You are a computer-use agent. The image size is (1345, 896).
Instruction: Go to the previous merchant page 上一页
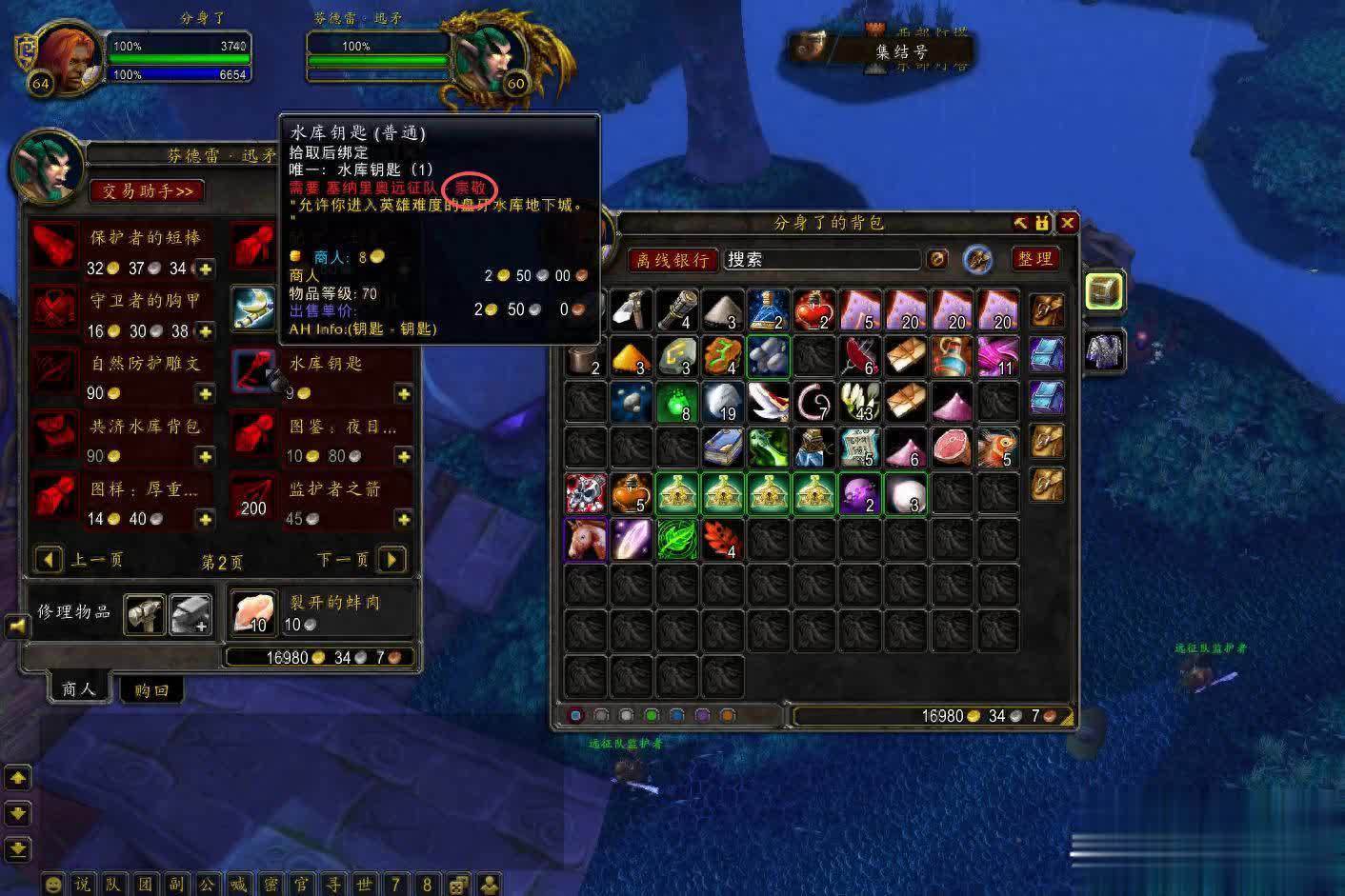pos(50,559)
